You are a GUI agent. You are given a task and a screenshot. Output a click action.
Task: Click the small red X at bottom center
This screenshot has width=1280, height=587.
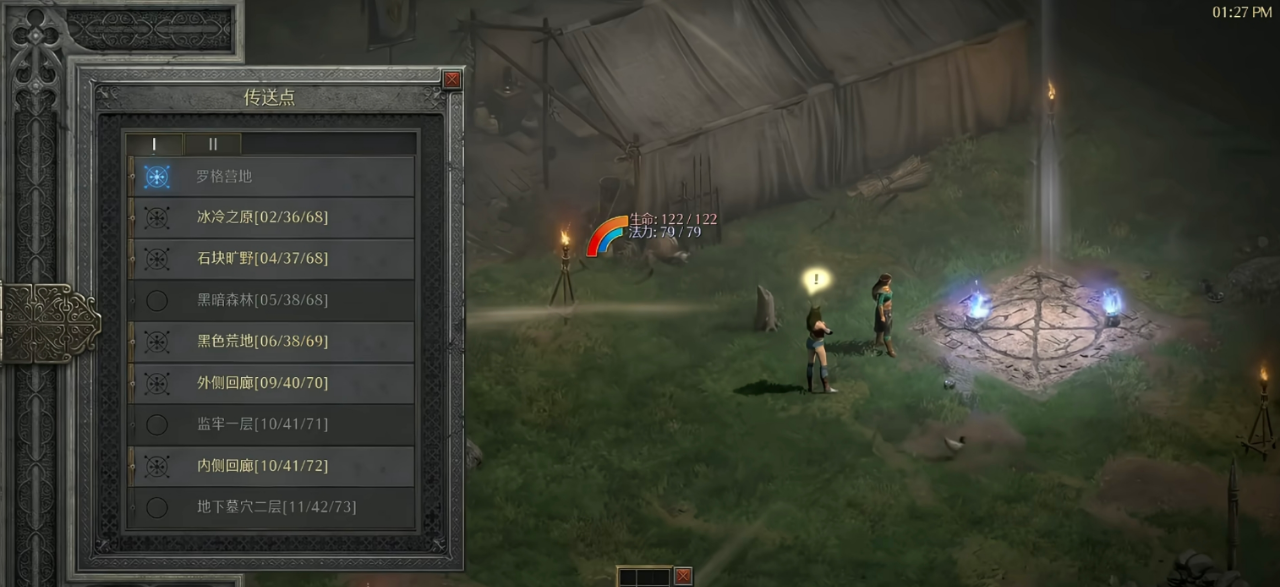[683, 576]
